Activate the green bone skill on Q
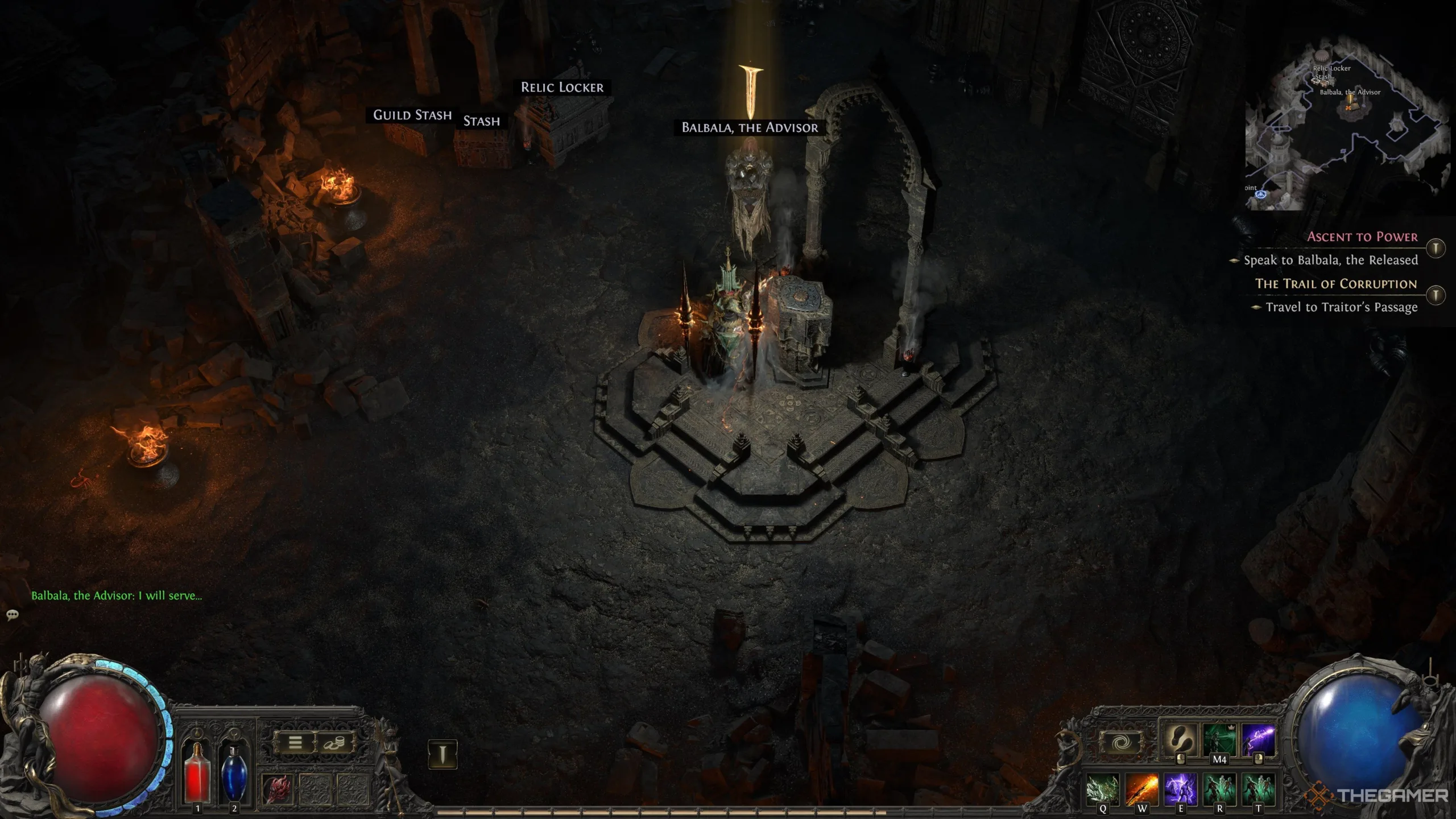This screenshot has height=819, width=1456. 1102,789
